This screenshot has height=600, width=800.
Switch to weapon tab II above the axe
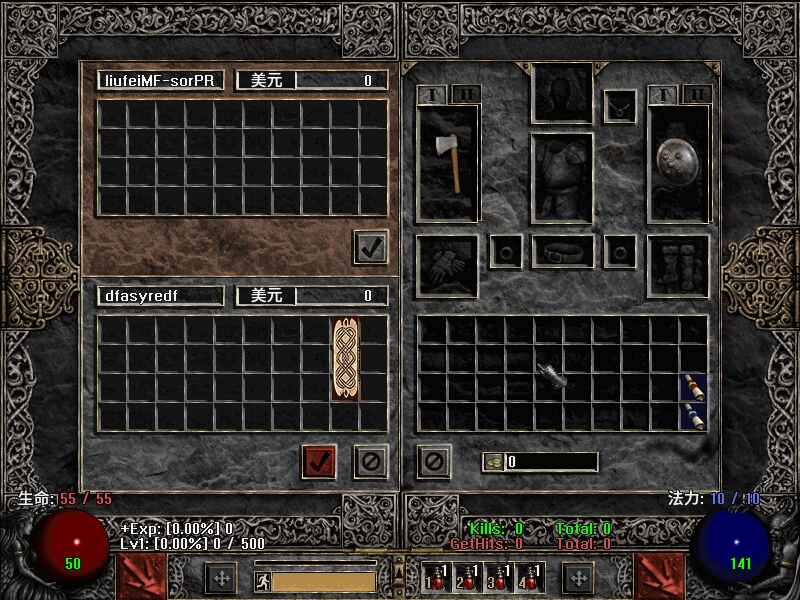pos(466,95)
